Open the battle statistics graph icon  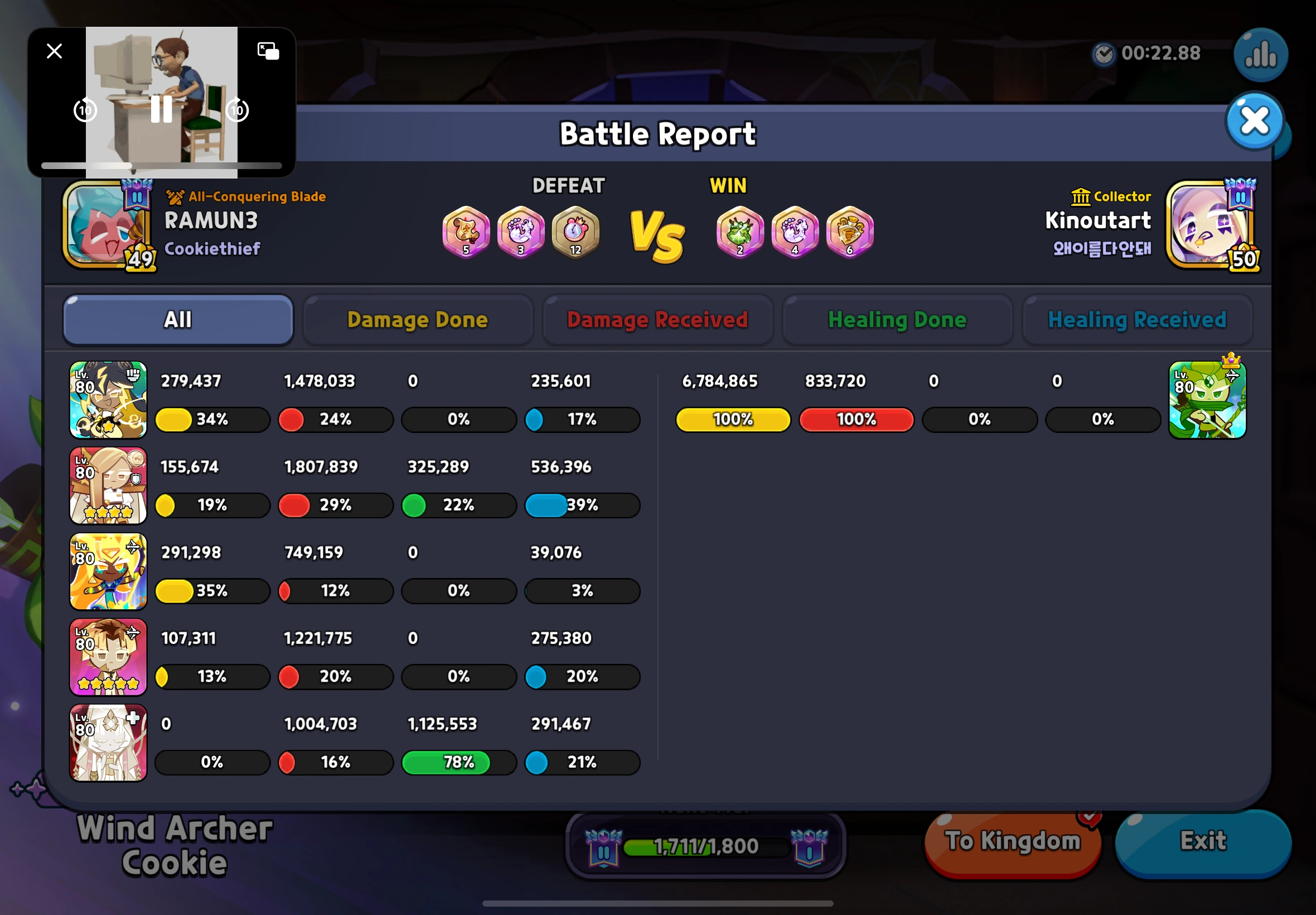tap(1260, 55)
